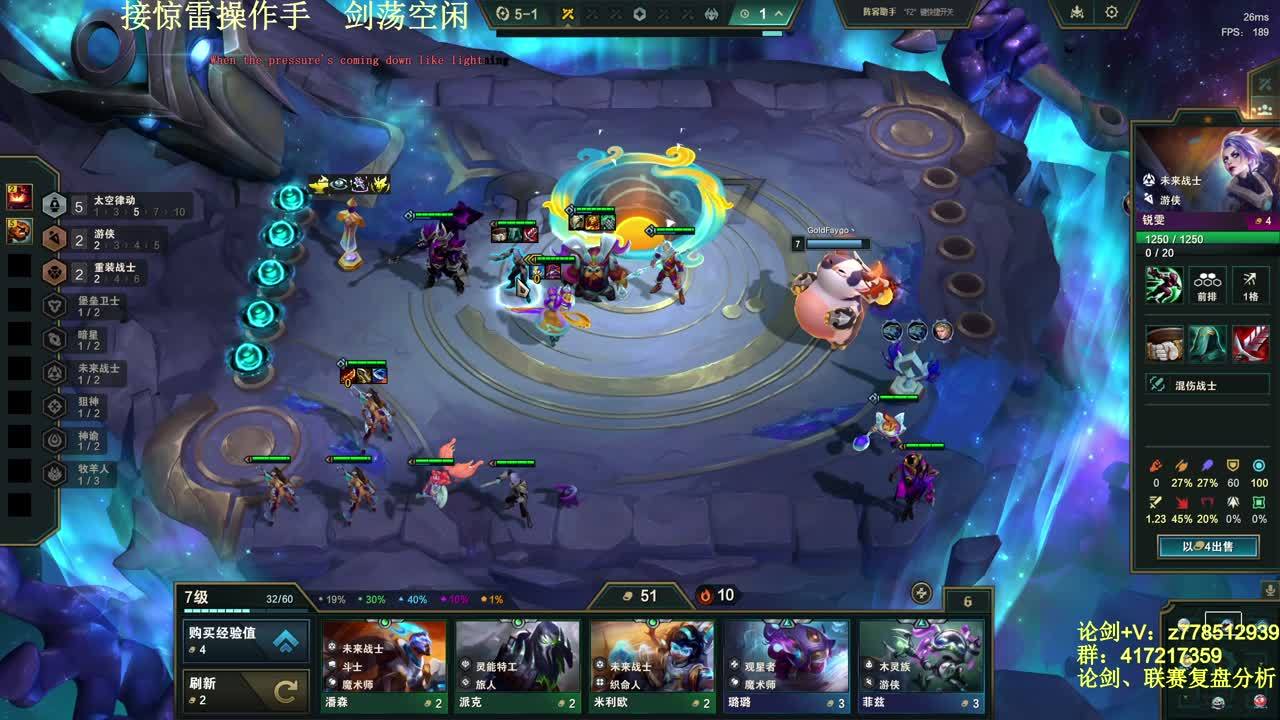Image resolution: width=1280 pixels, height=720 pixels.
Task: Pick the 菲兹 shop card
Action: [920, 665]
